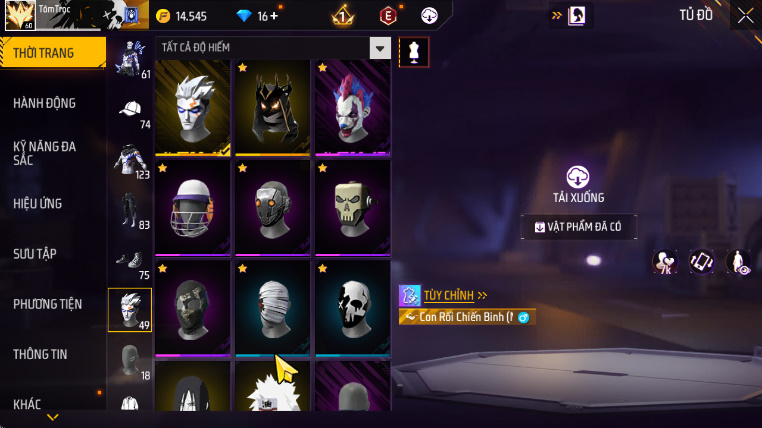Select the white-haired head with orange scar
The height and width of the screenshot is (428, 762).
193,107
